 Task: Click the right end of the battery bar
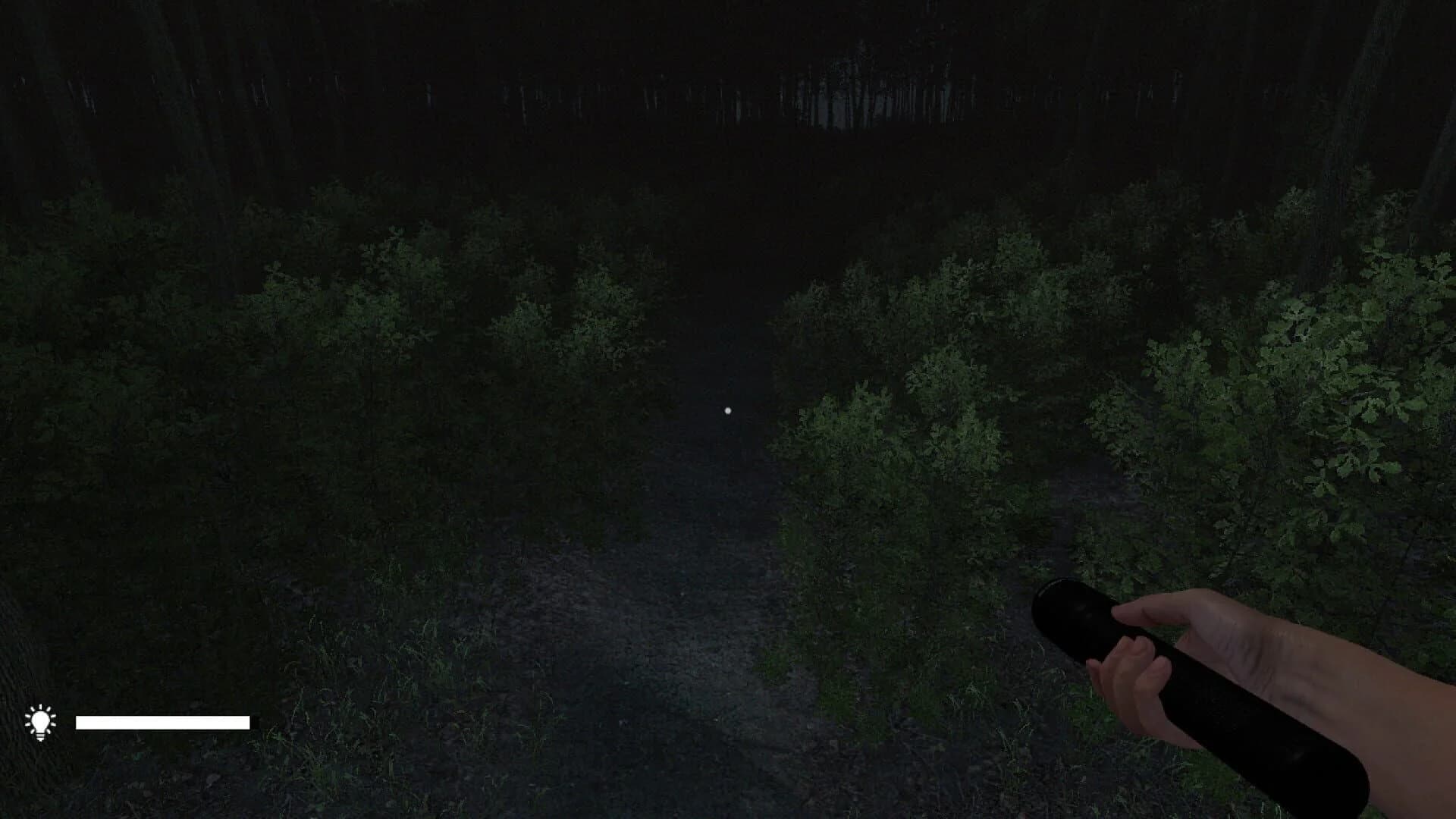pos(249,722)
